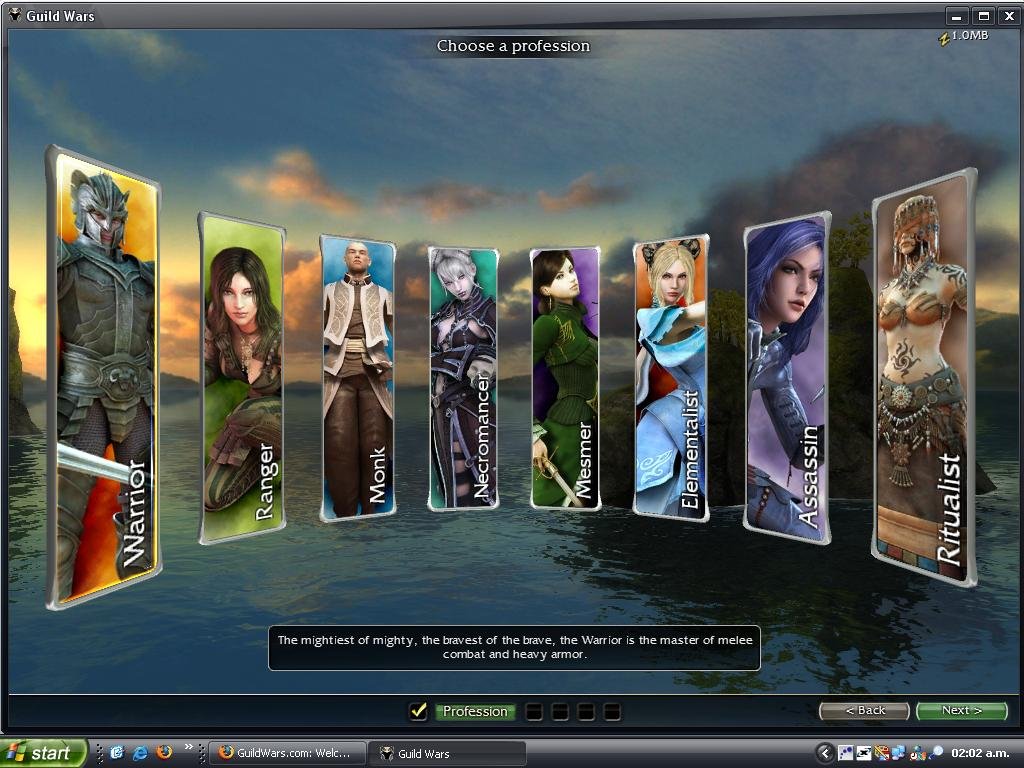Choose the Ritualist profession card
Screen dimensions: 1024x768
923,378
